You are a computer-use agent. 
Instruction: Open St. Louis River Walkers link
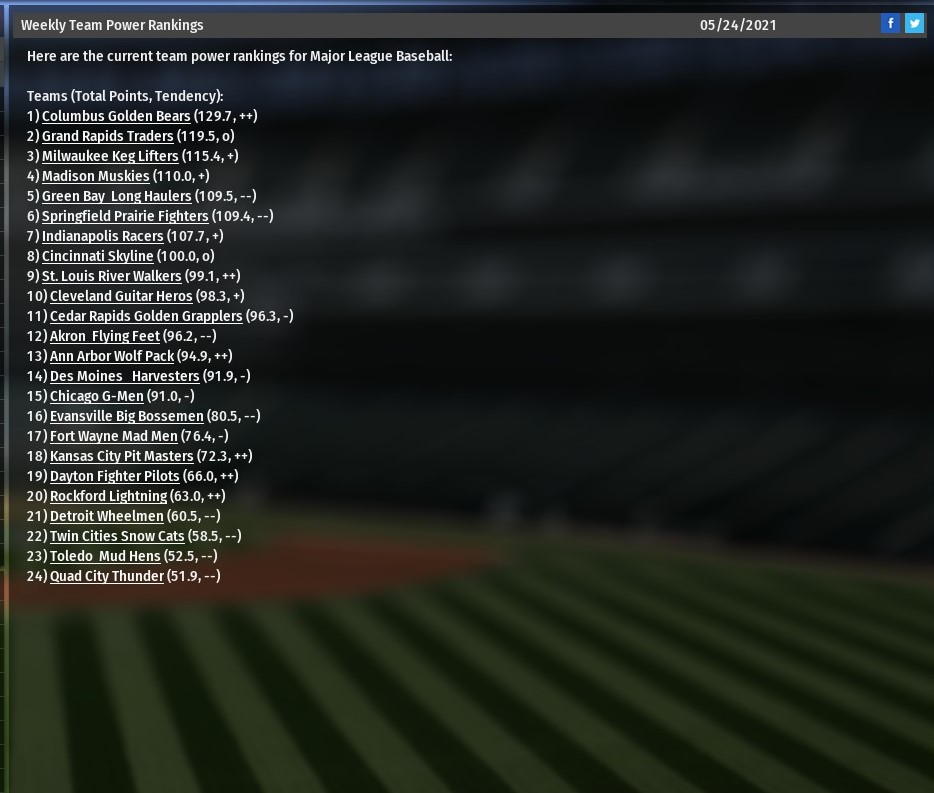pyautogui.click(x=112, y=276)
